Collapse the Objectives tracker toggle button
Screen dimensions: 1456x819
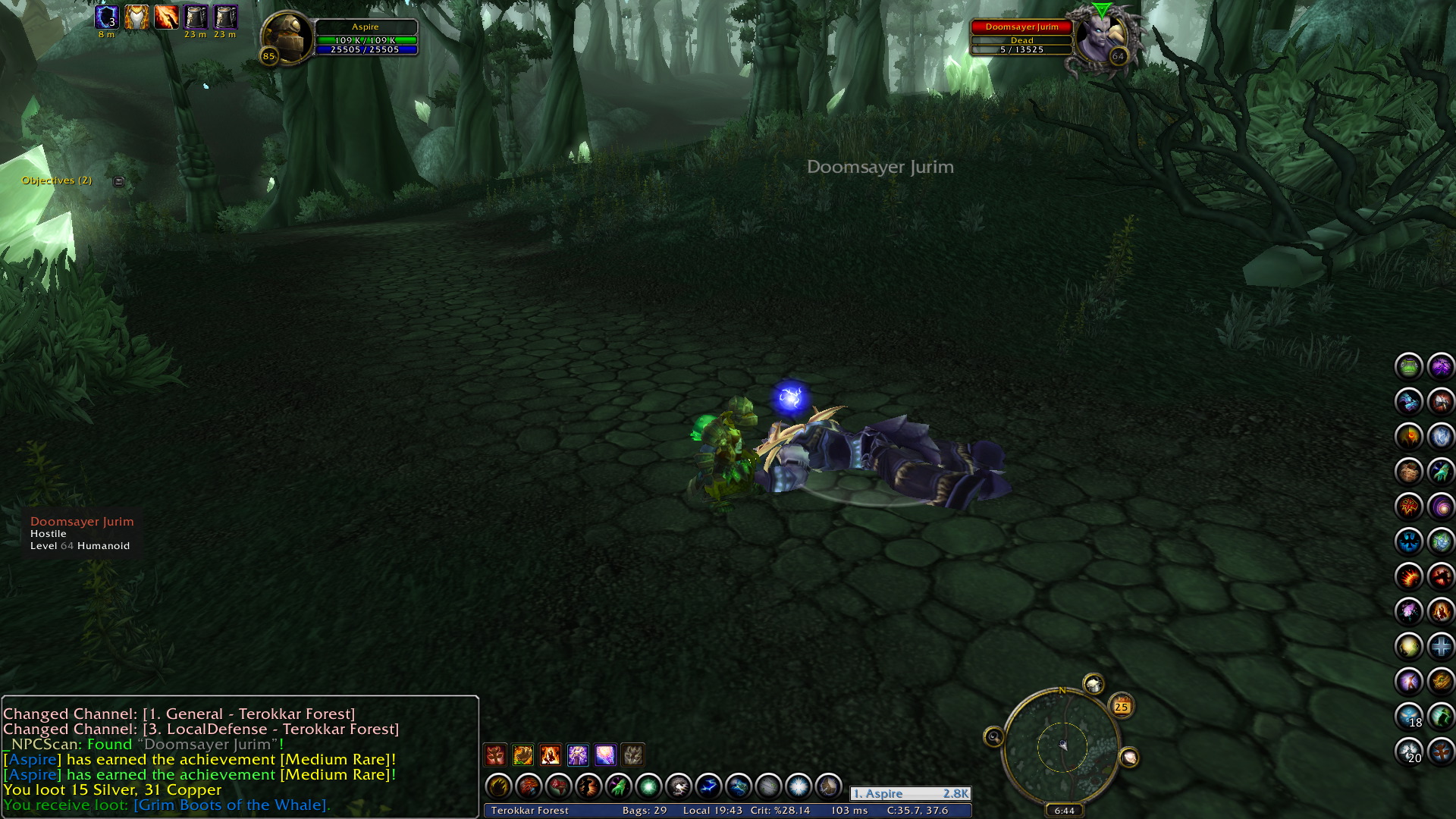tap(118, 181)
